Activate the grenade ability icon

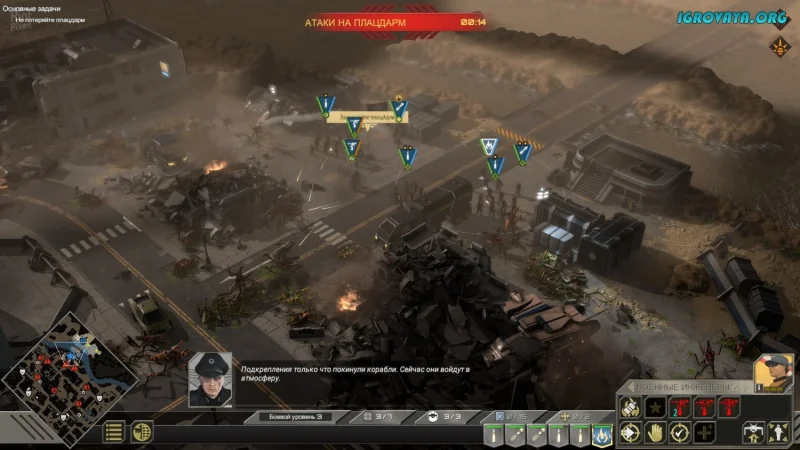pyautogui.click(x=630, y=407)
